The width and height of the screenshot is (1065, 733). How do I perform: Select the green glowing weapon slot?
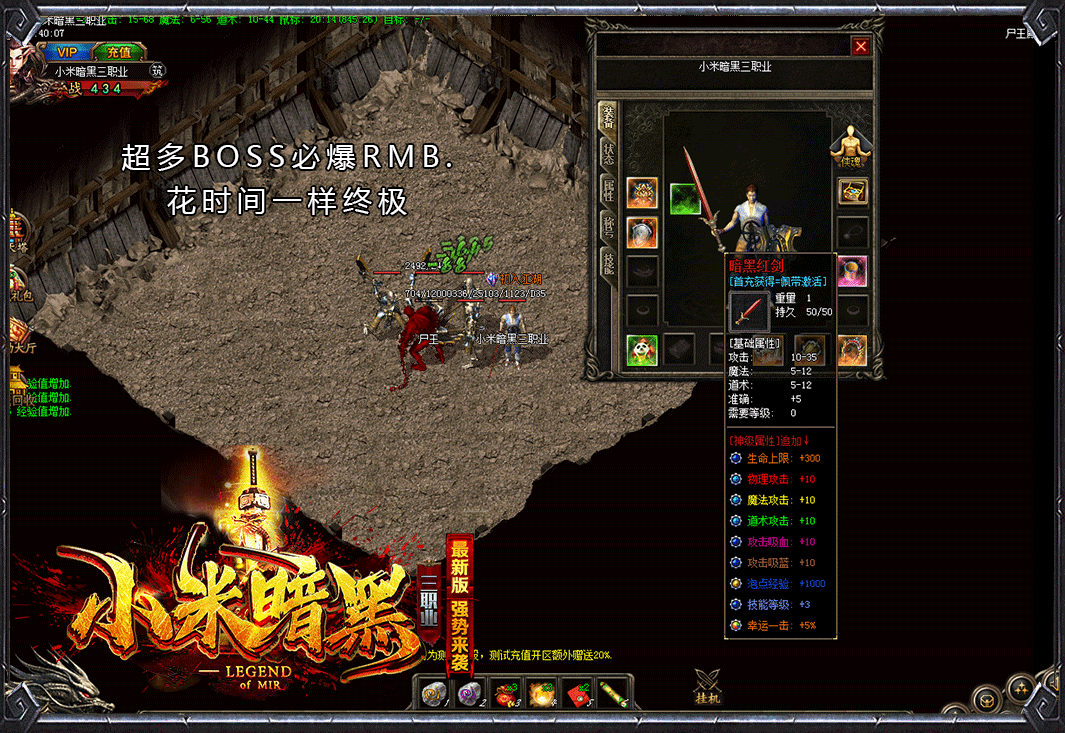pyautogui.click(x=685, y=199)
